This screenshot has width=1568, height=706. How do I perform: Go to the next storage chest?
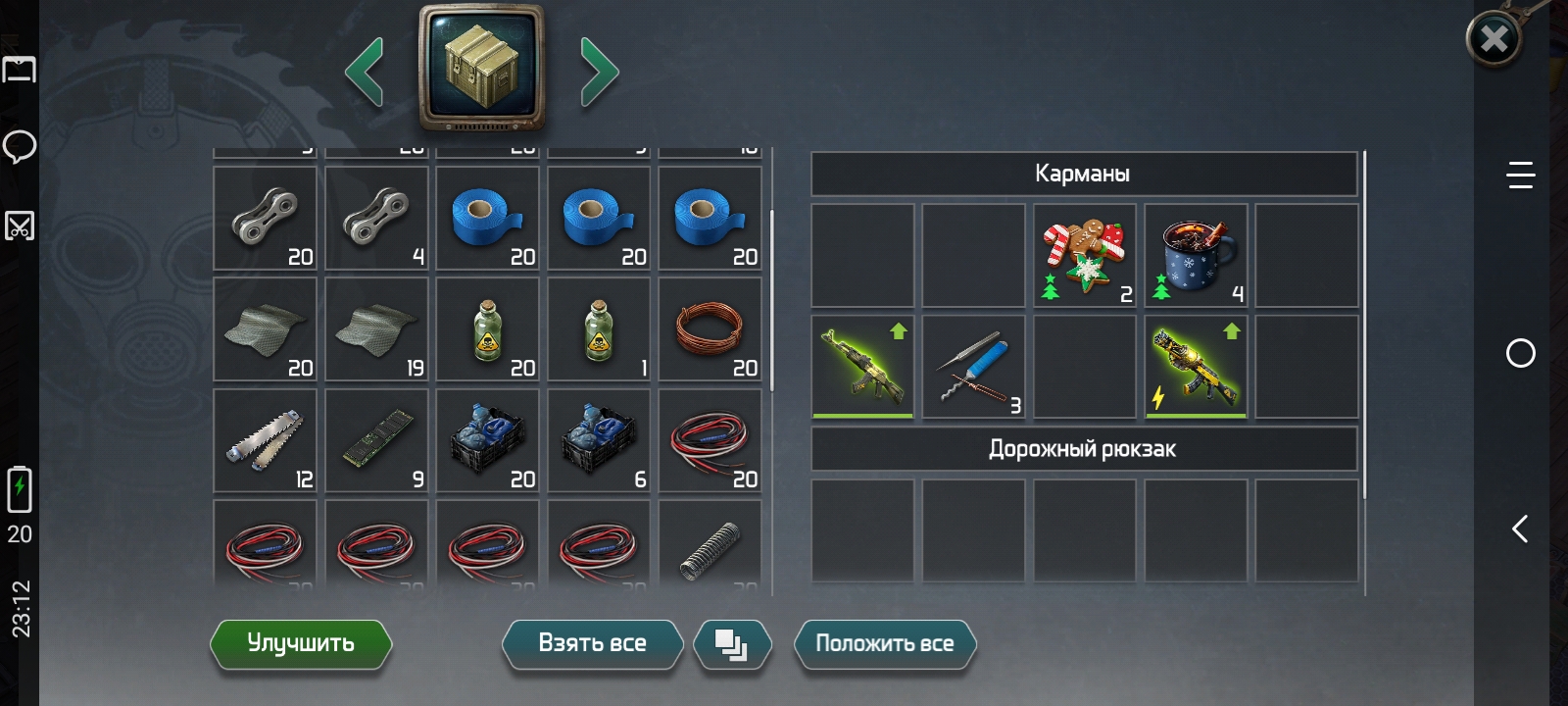click(x=599, y=71)
